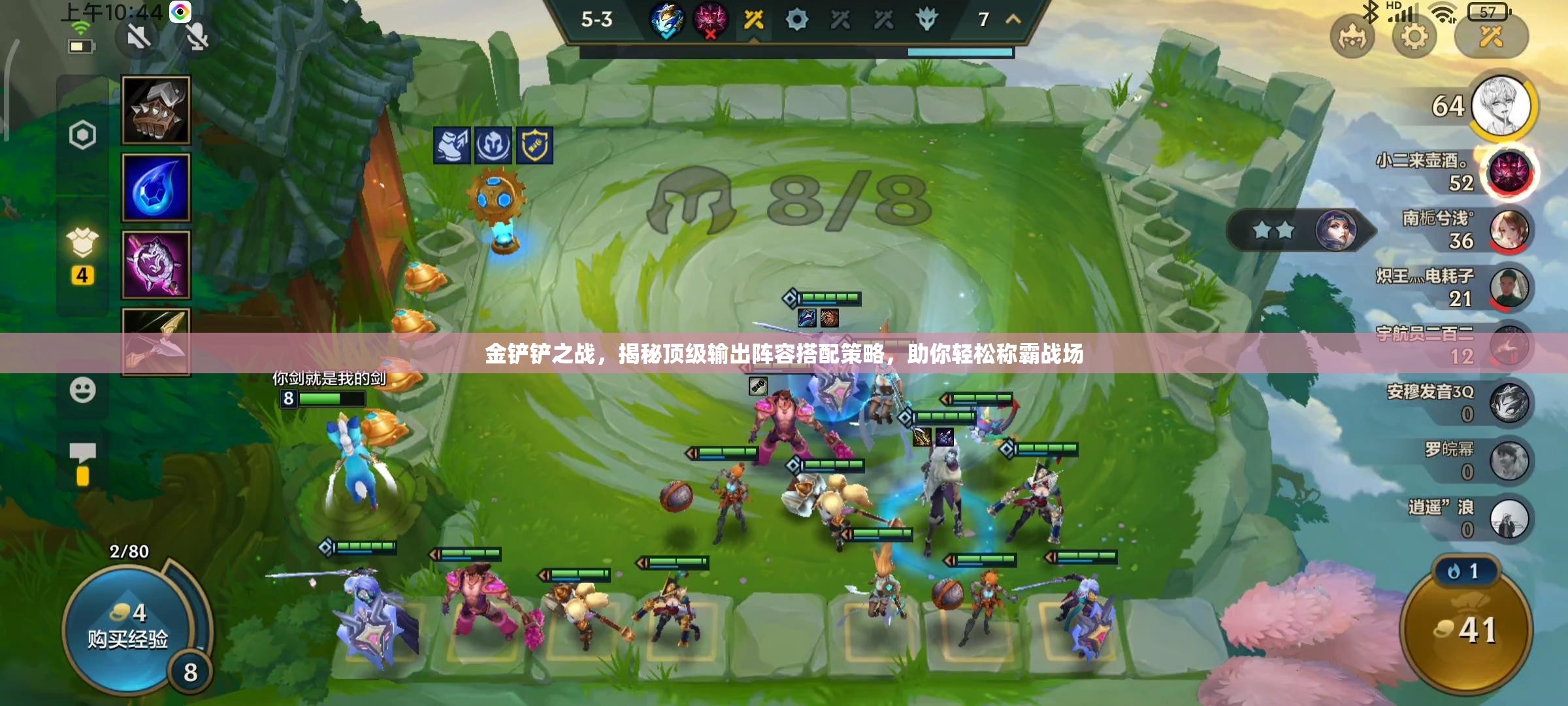
Task: Buy experience with the 购买经验 button
Action: coord(128,628)
